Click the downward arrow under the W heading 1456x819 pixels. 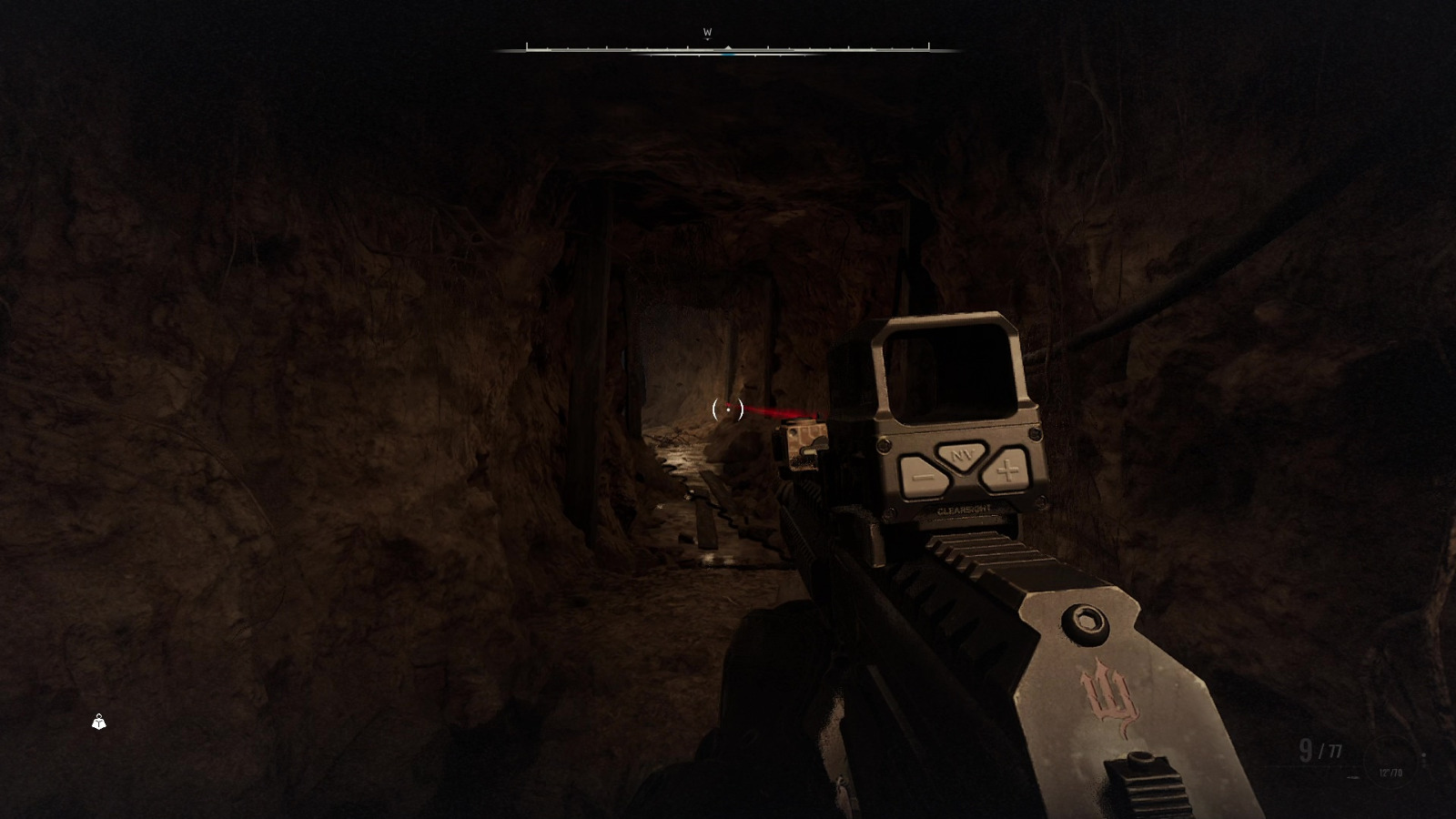[x=708, y=40]
